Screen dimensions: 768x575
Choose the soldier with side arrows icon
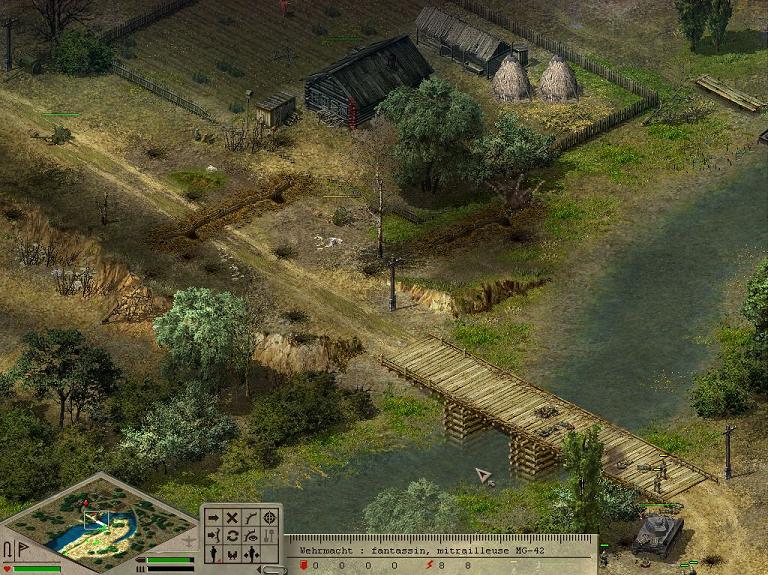(x=250, y=553)
